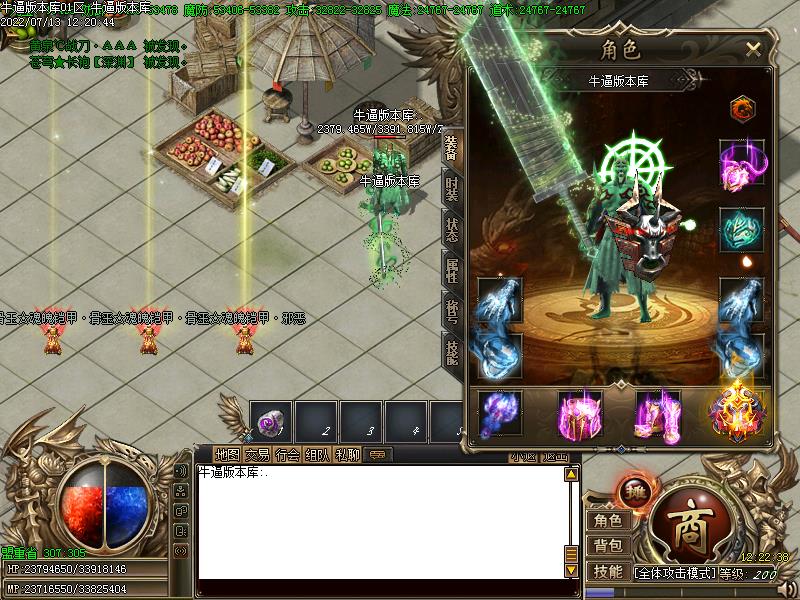Open the 摊 stall button
This screenshot has width=800, height=600.
633,490
